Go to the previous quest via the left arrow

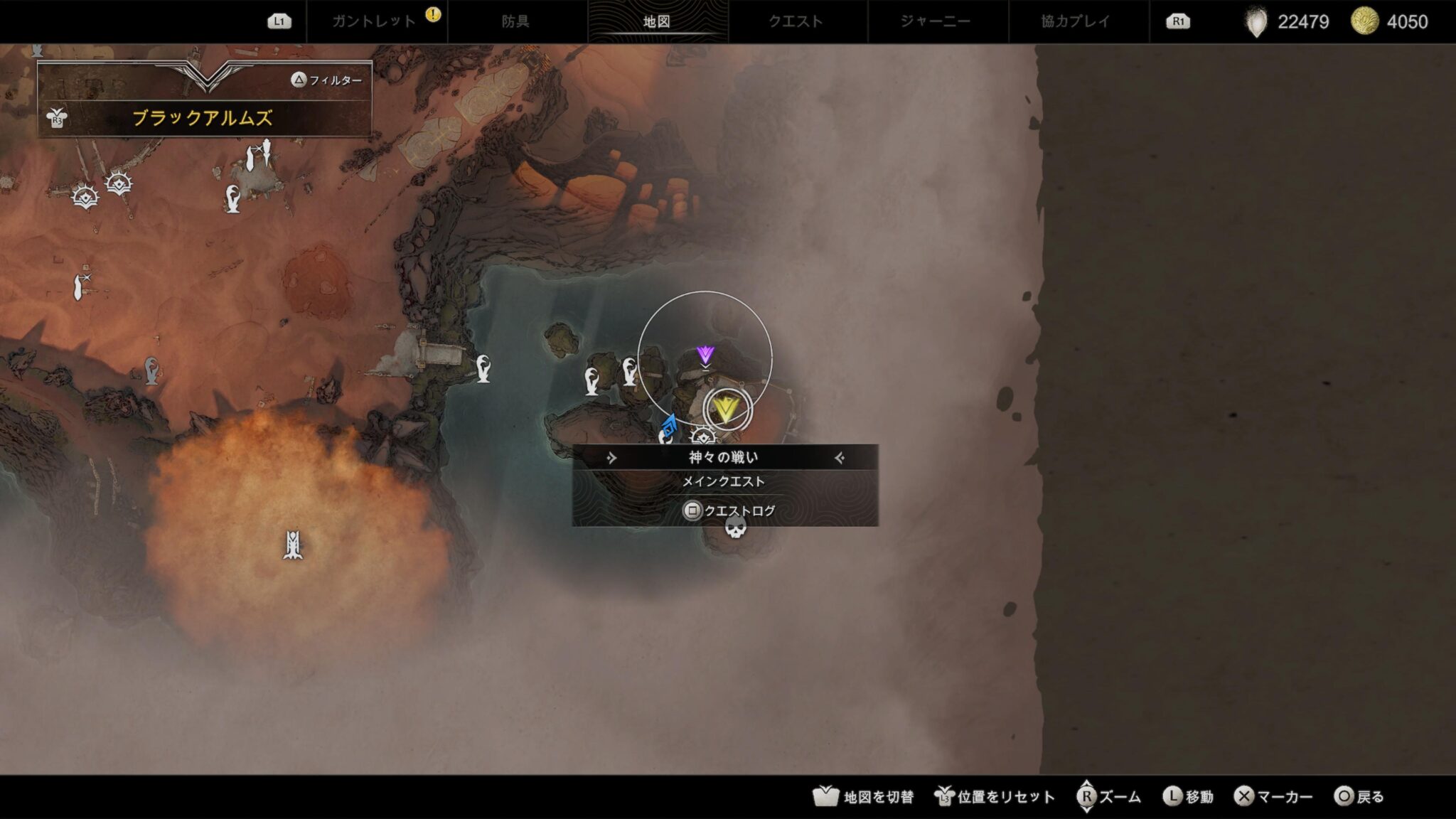(x=612, y=459)
